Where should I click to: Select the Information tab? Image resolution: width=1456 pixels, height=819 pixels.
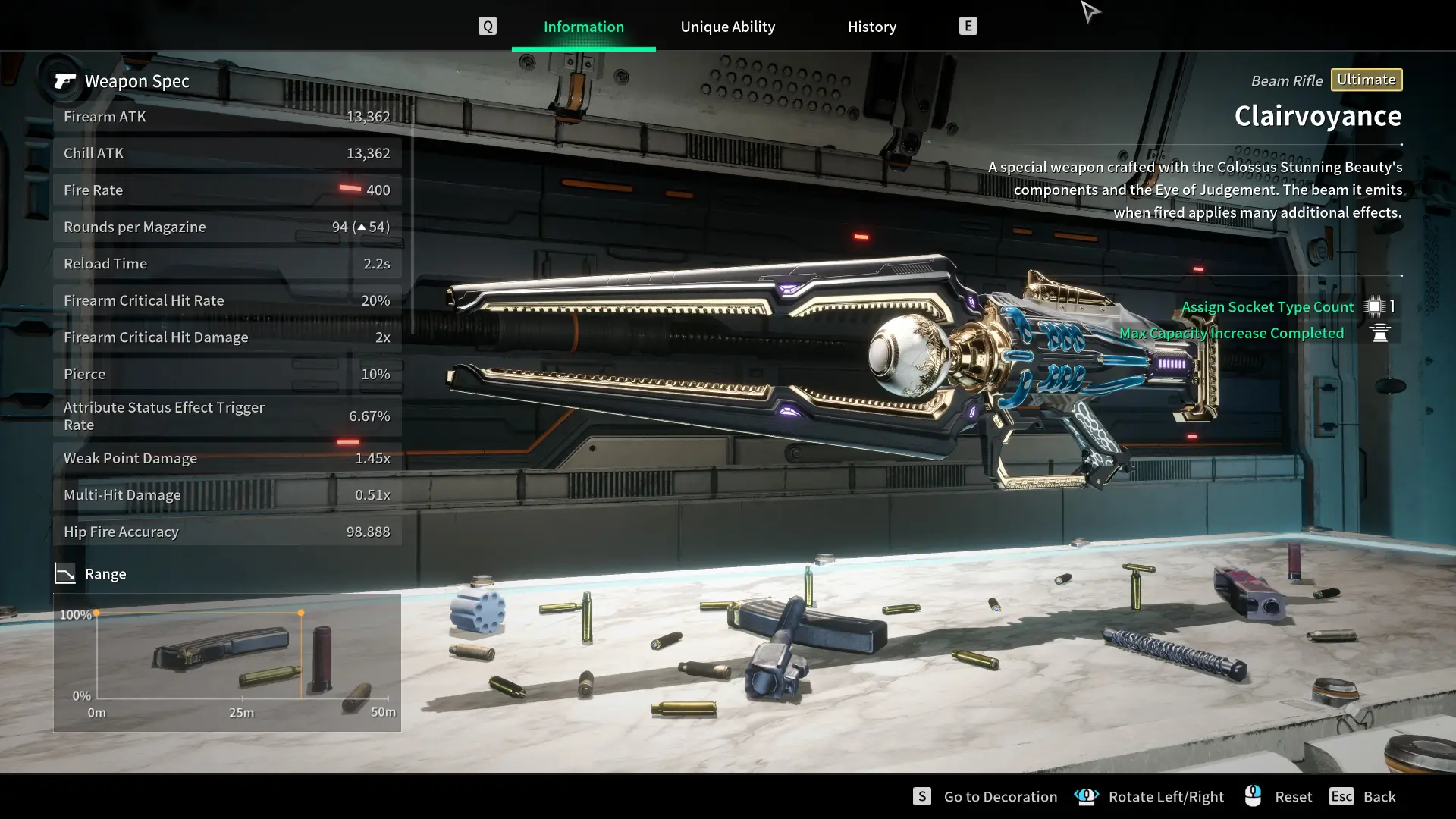pos(583,26)
